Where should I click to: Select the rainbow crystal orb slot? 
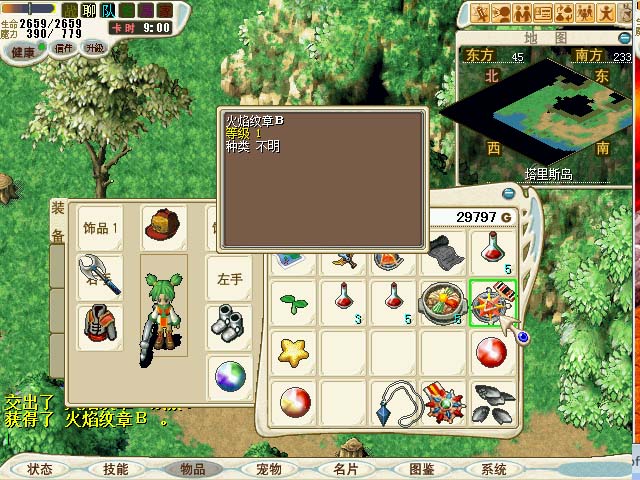[229, 378]
